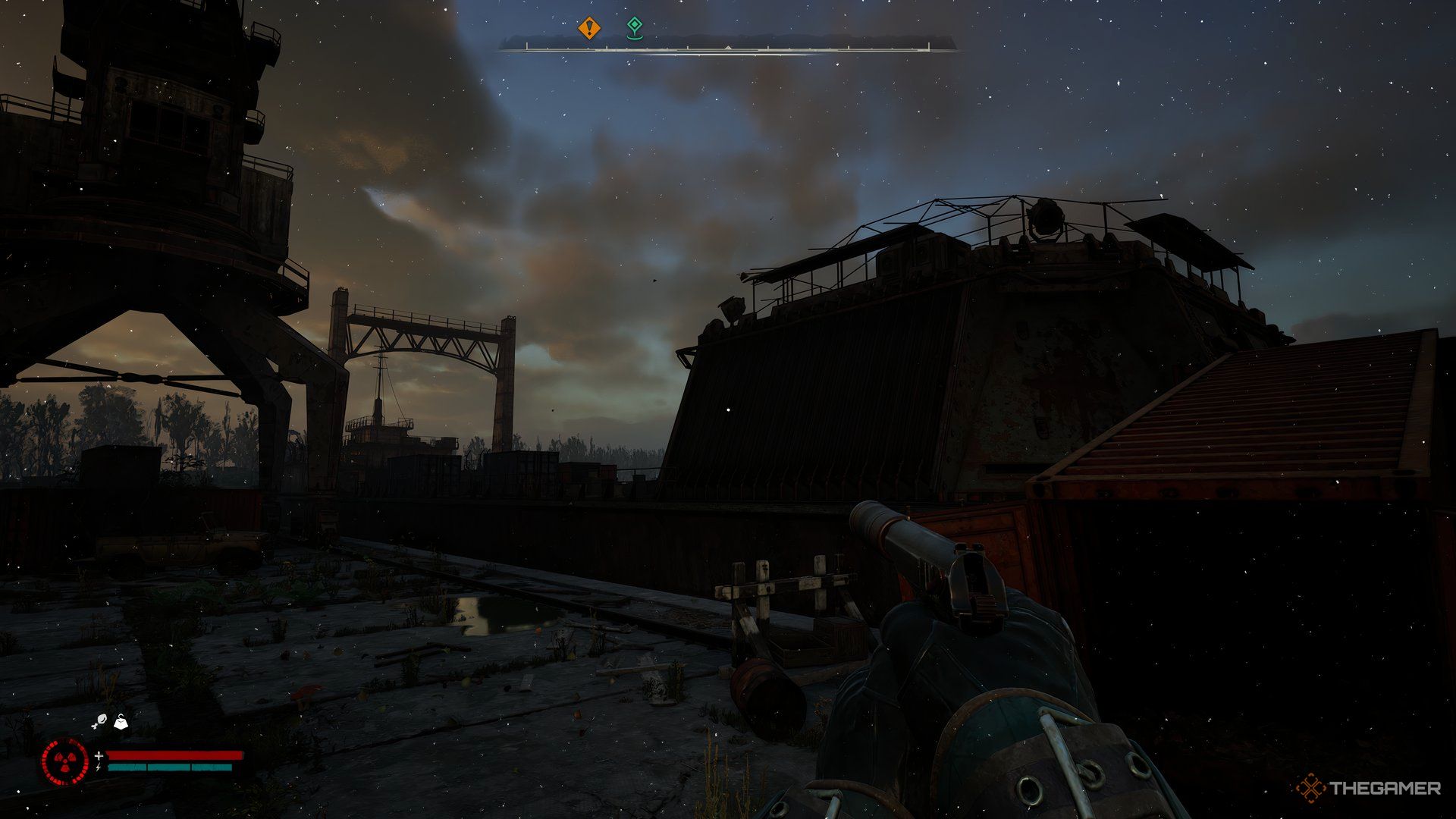The image size is (1456, 819).
Task: Toggle the encumbrance status indicator
Action: pos(121,723)
